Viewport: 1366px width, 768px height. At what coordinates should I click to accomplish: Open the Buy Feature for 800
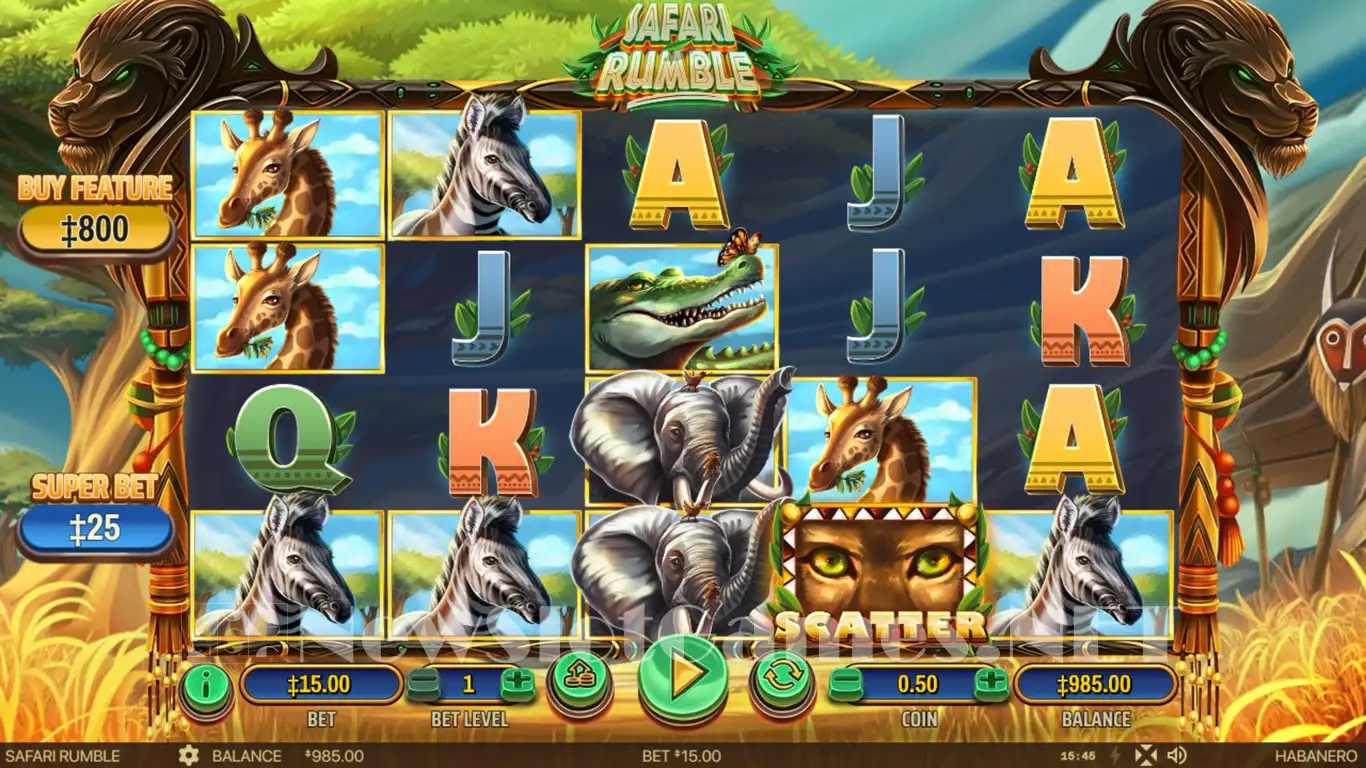96,230
